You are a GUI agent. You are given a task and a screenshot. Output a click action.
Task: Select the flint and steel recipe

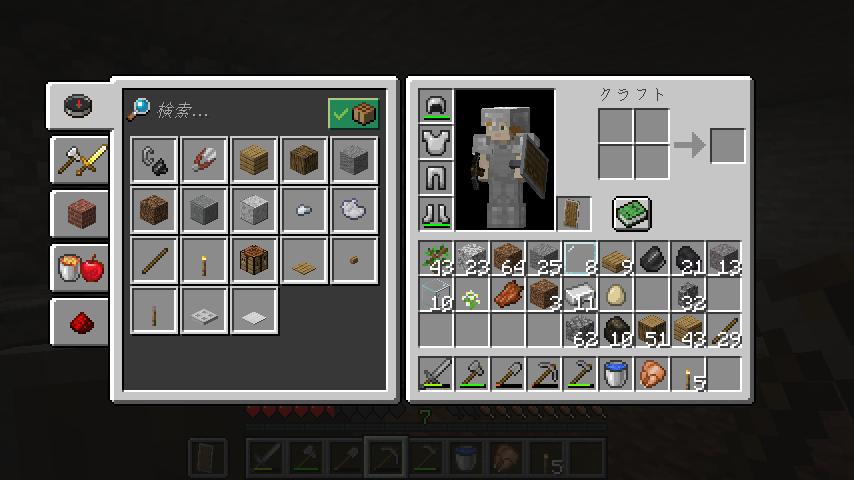[154, 160]
